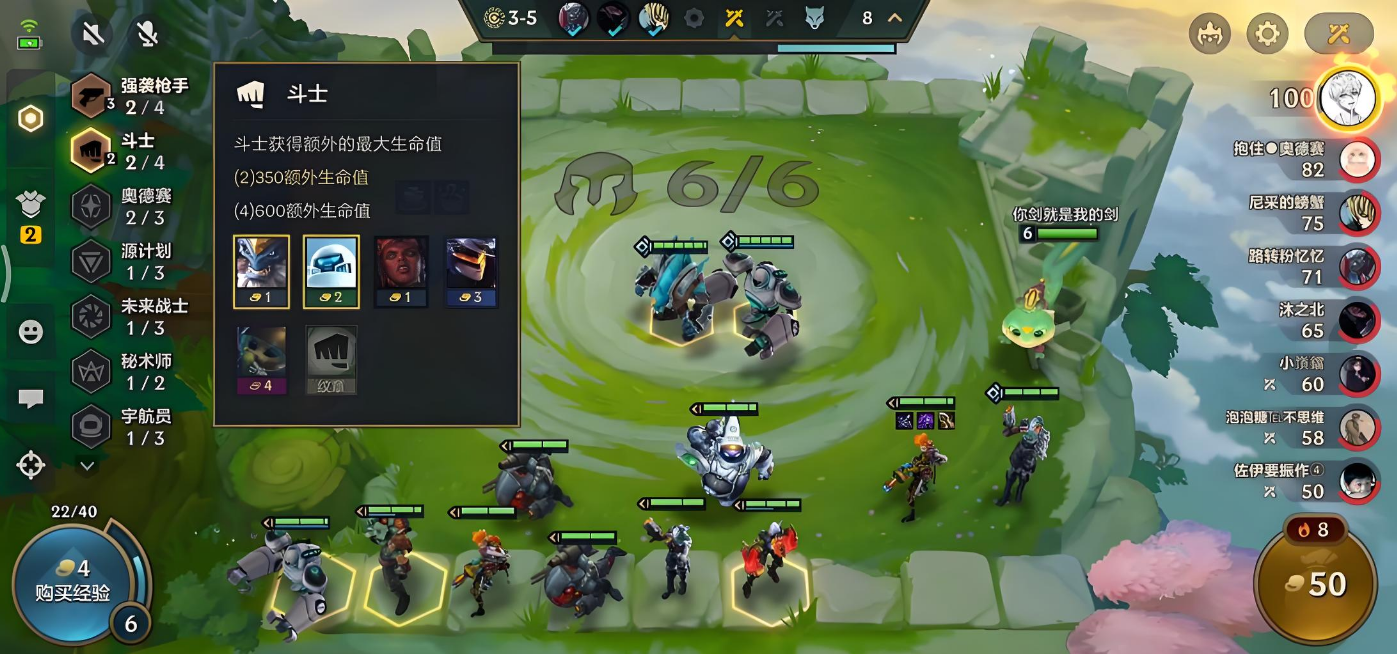Select the 秘术师 trait entry
This screenshot has height=654, width=1397.
click(x=130, y=371)
